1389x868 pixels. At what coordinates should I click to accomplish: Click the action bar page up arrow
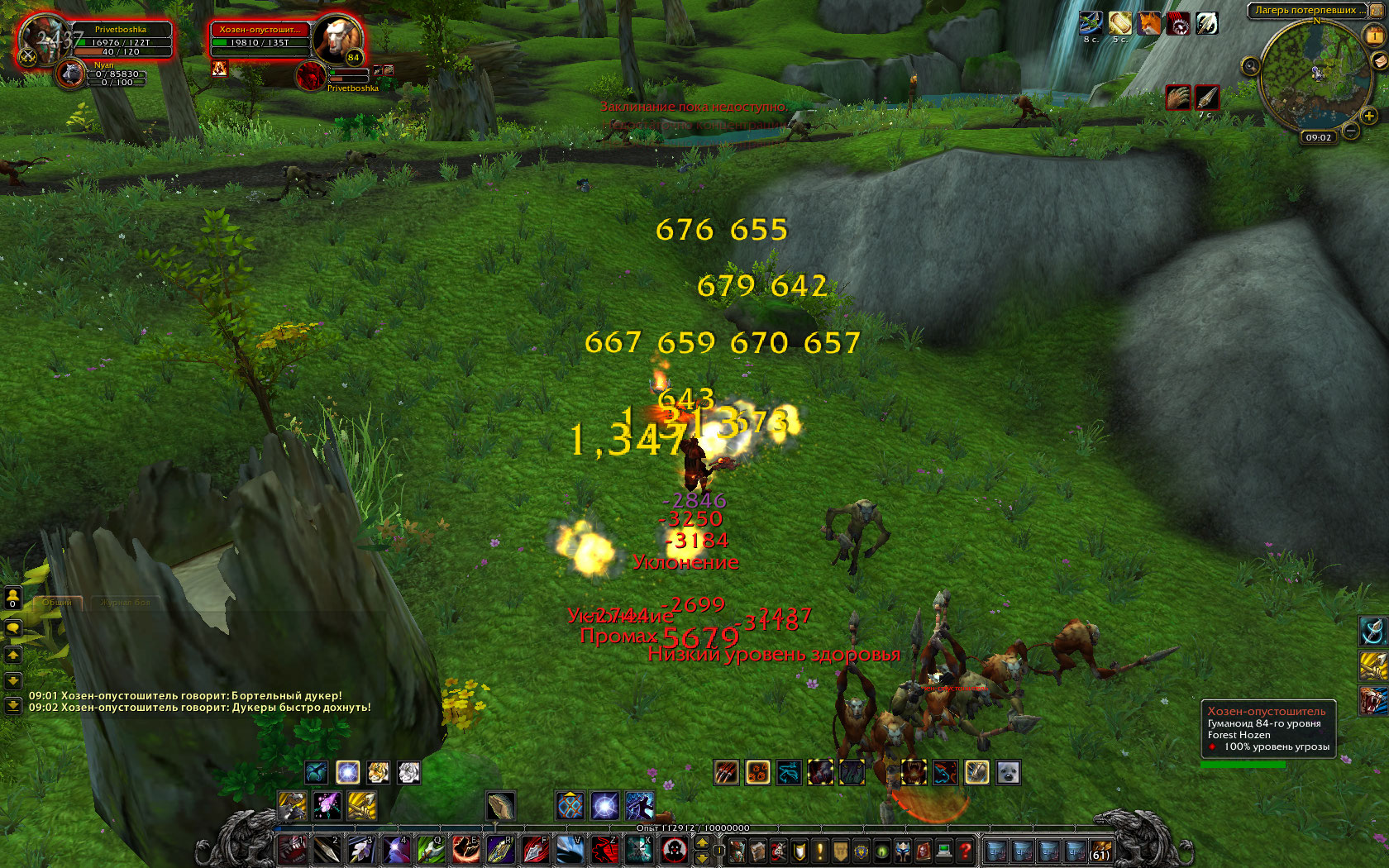pyautogui.click(x=702, y=842)
